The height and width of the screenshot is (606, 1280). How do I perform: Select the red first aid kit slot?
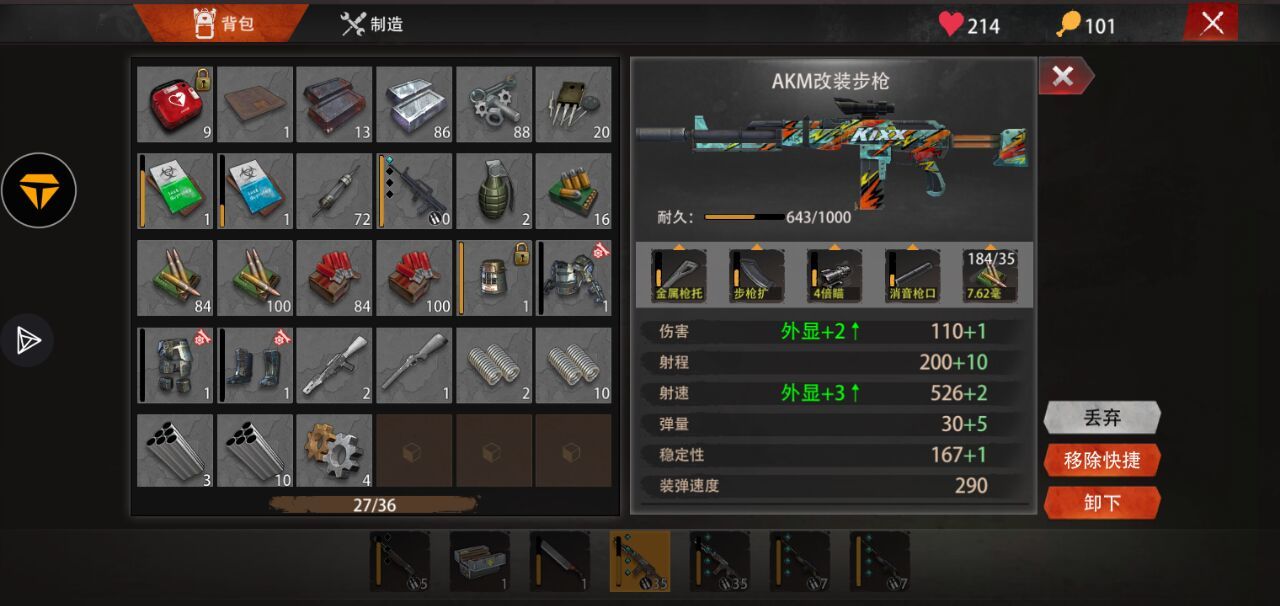[175, 104]
